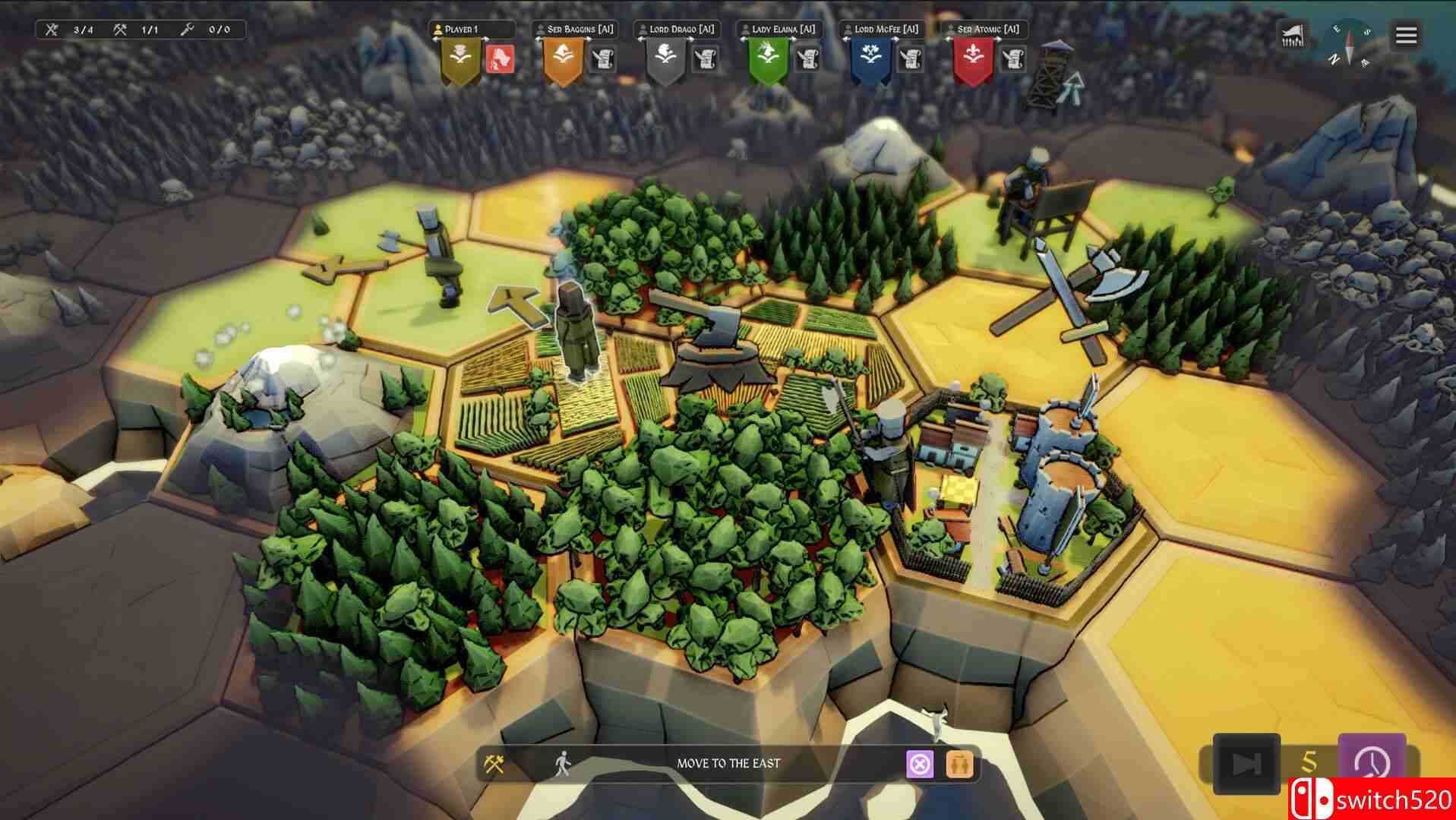The width and height of the screenshot is (1456, 820).
Task: Click the orange two-figures unit button
Action: (959, 764)
